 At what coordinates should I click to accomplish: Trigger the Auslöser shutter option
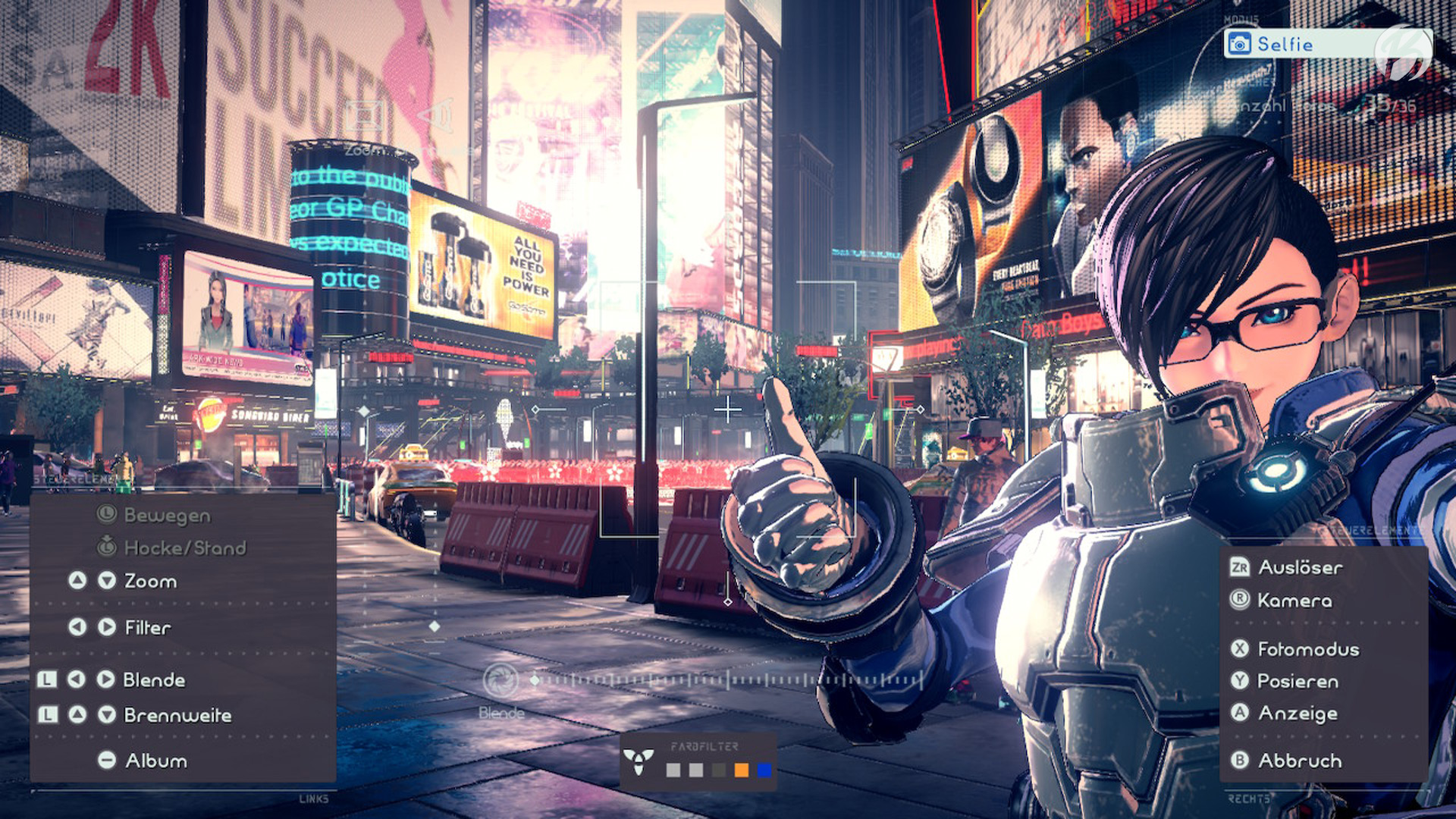1300,567
